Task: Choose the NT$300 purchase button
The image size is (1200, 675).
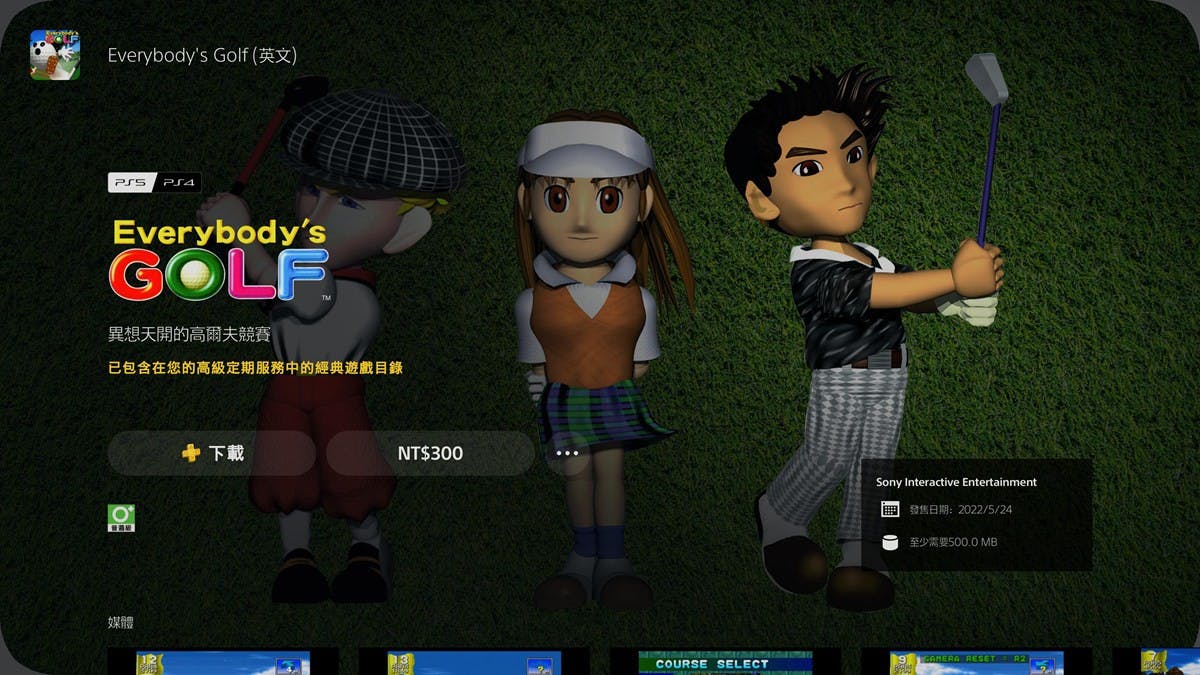Action: (430, 453)
